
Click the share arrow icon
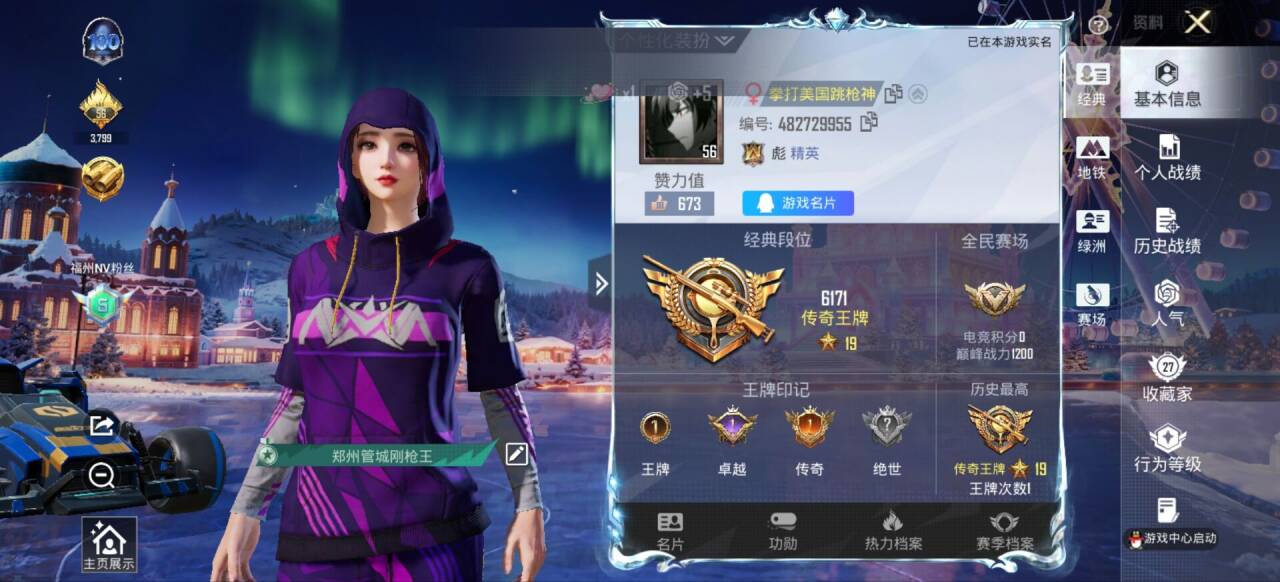pos(101,426)
